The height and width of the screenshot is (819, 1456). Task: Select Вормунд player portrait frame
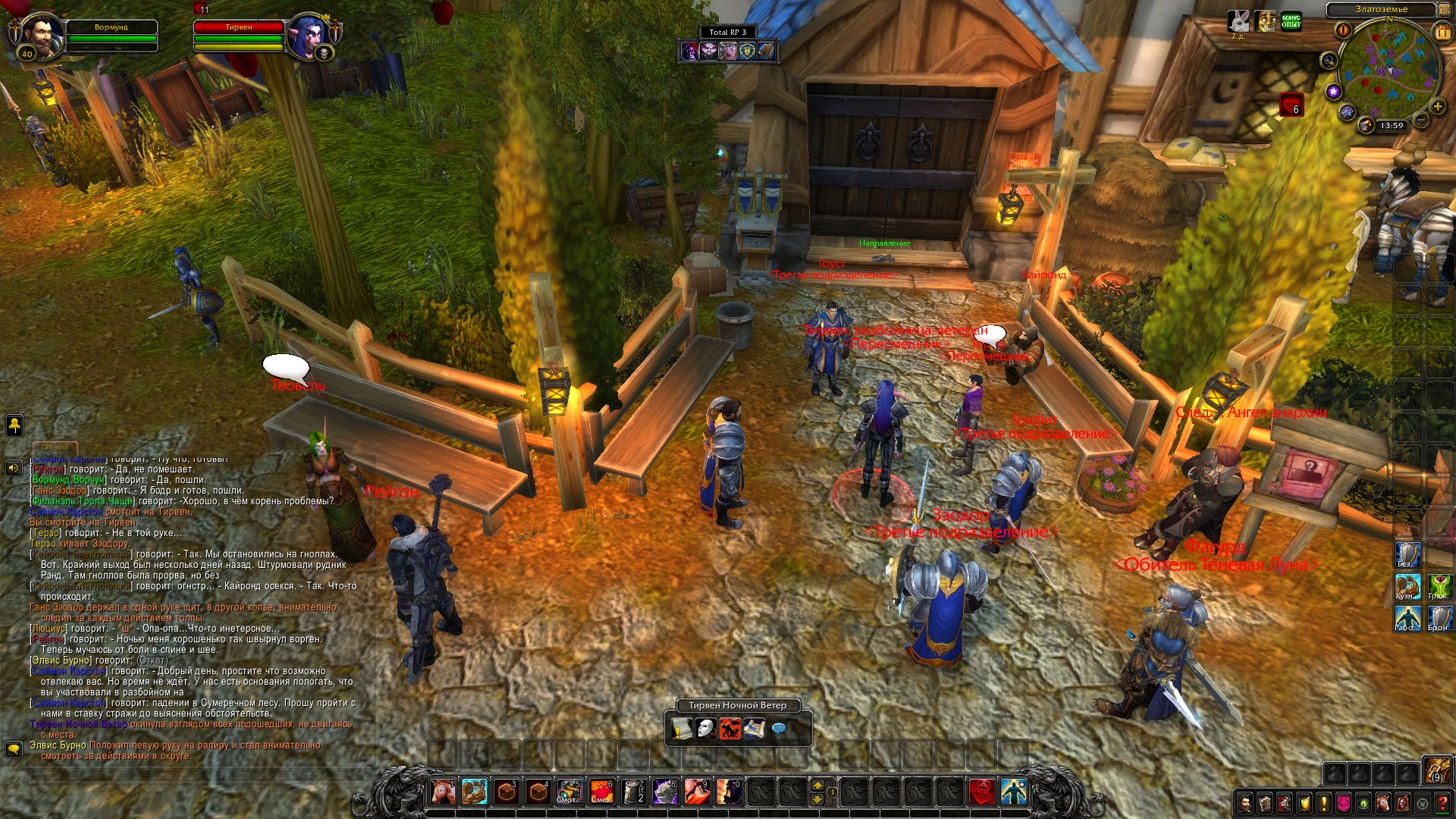pos(42,35)
